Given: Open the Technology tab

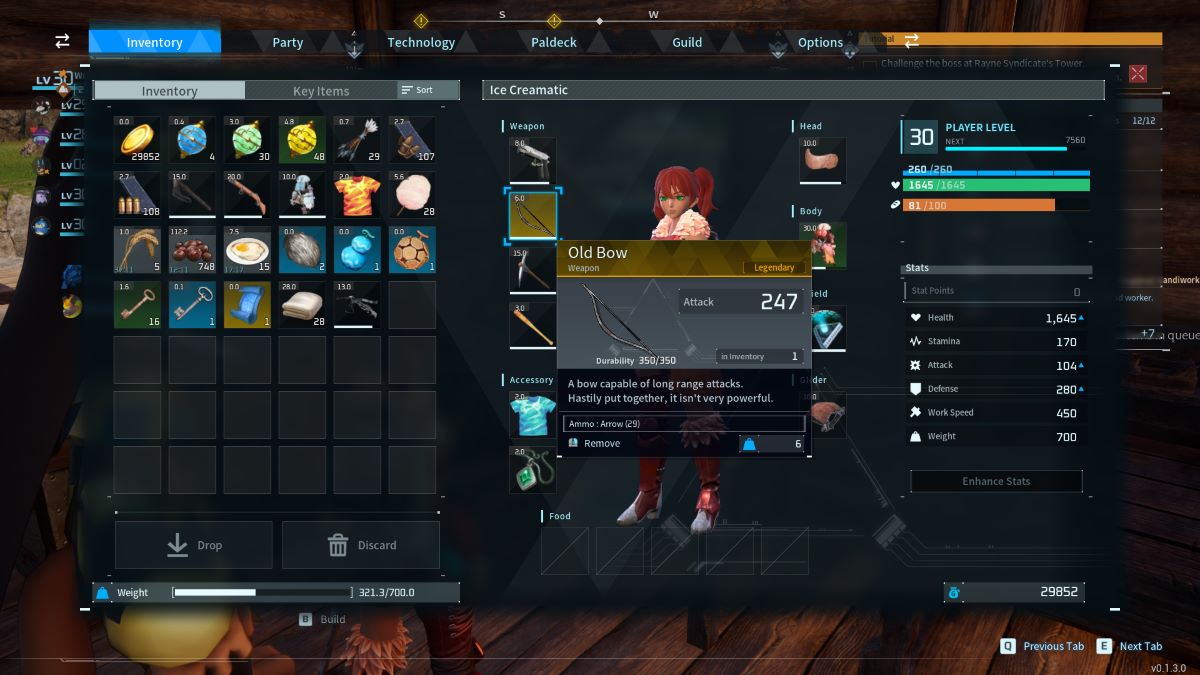Looking at the screenshot, I should click(x=421, y=42).
